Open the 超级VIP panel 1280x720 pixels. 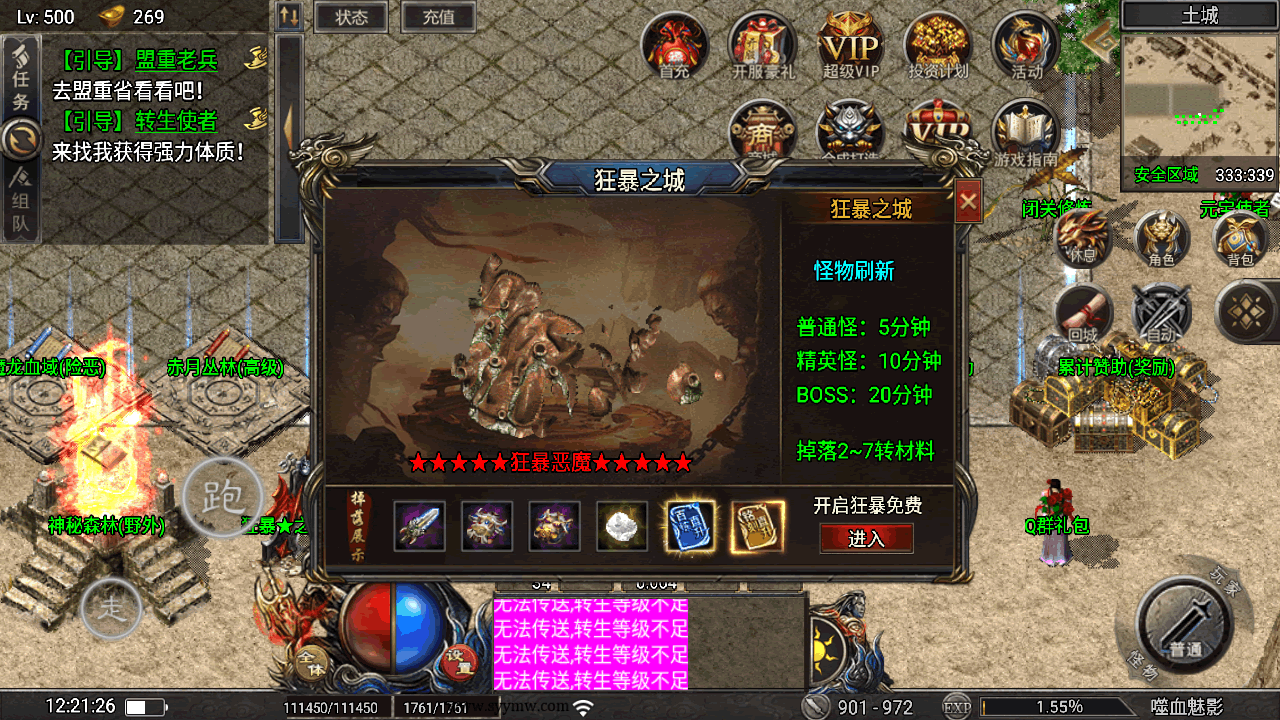850,45
